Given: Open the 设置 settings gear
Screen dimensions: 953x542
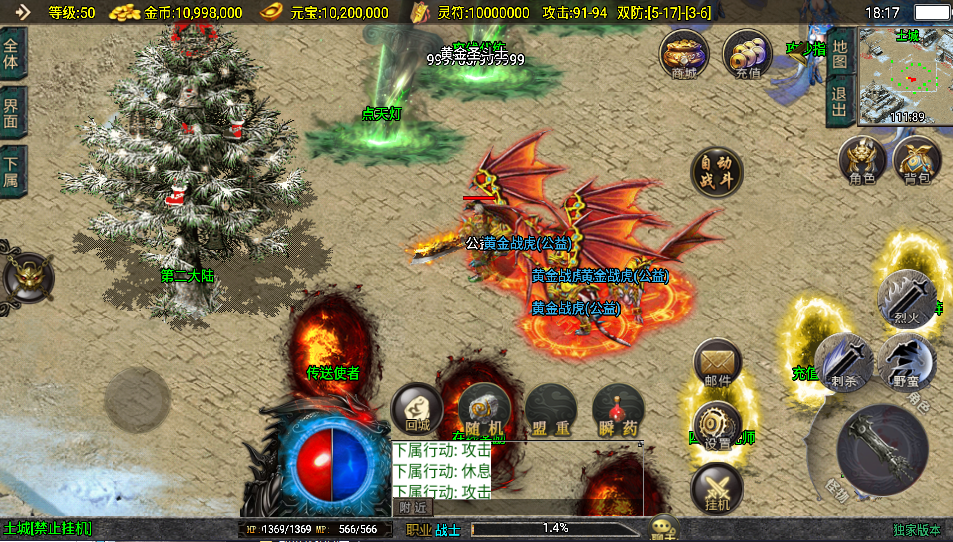Looking at the screenshot, I should [x=717, y=426].
